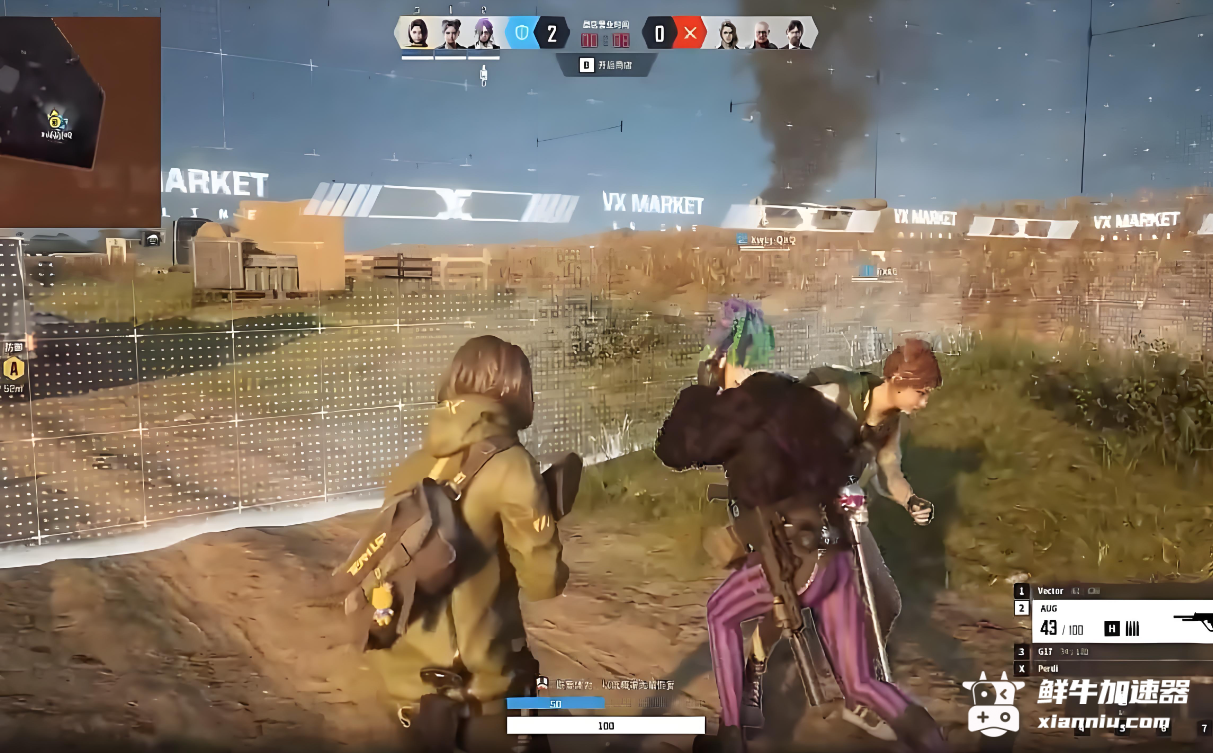Select the objective A defense marker
Viewport: 1213px width, 753px height.
pos(13,368)
